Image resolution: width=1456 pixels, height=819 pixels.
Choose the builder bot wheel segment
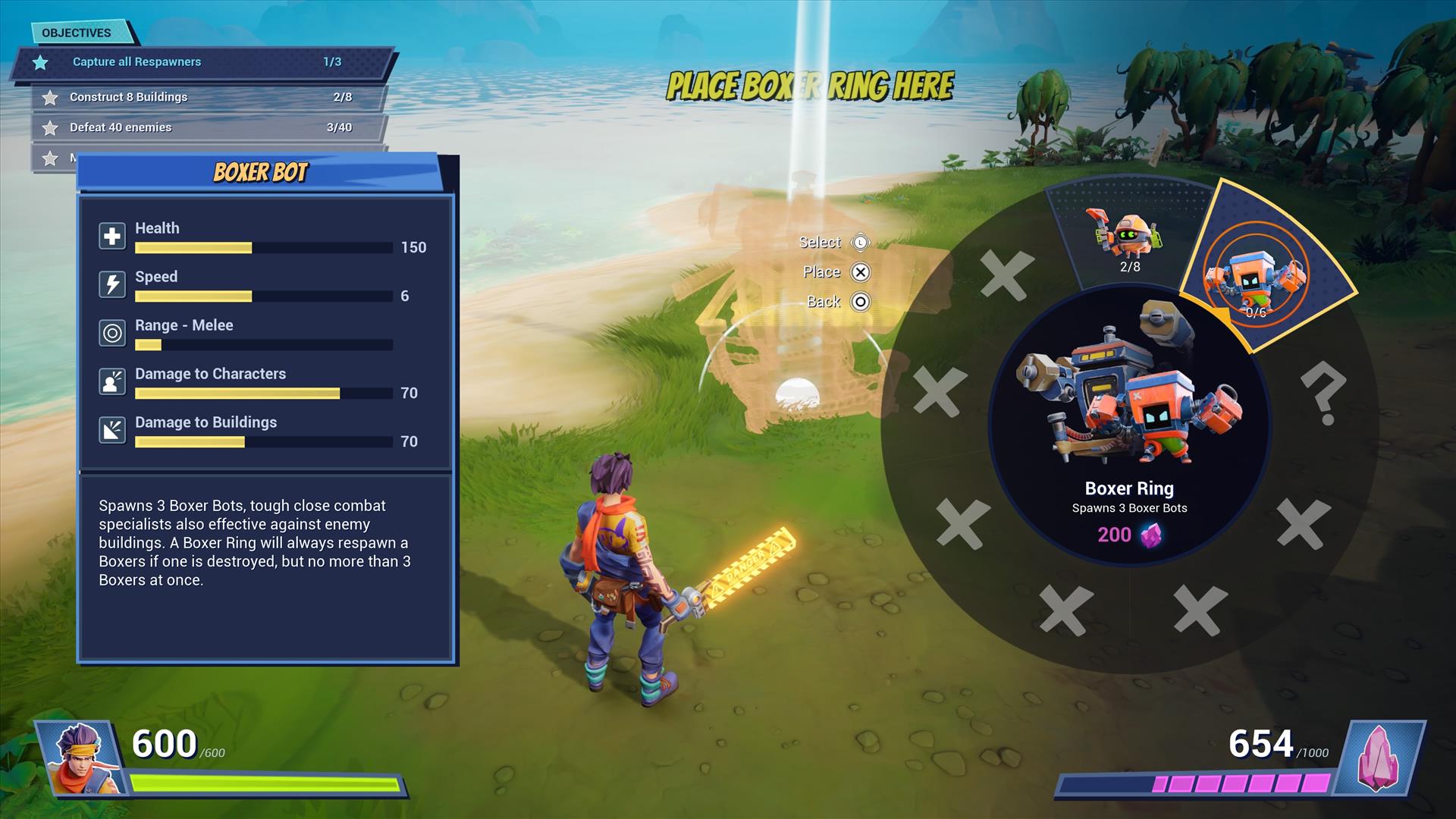coord(1127,237)
